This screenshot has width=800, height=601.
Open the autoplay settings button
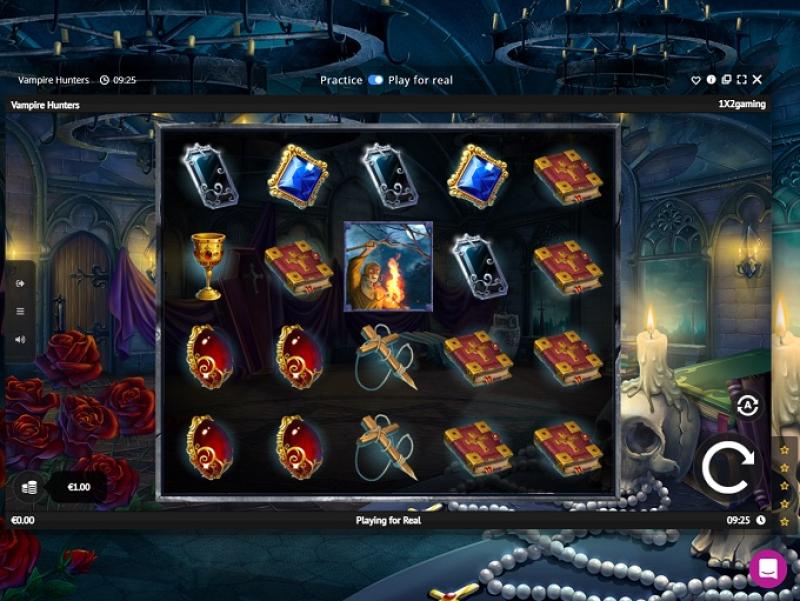[747, 405]
